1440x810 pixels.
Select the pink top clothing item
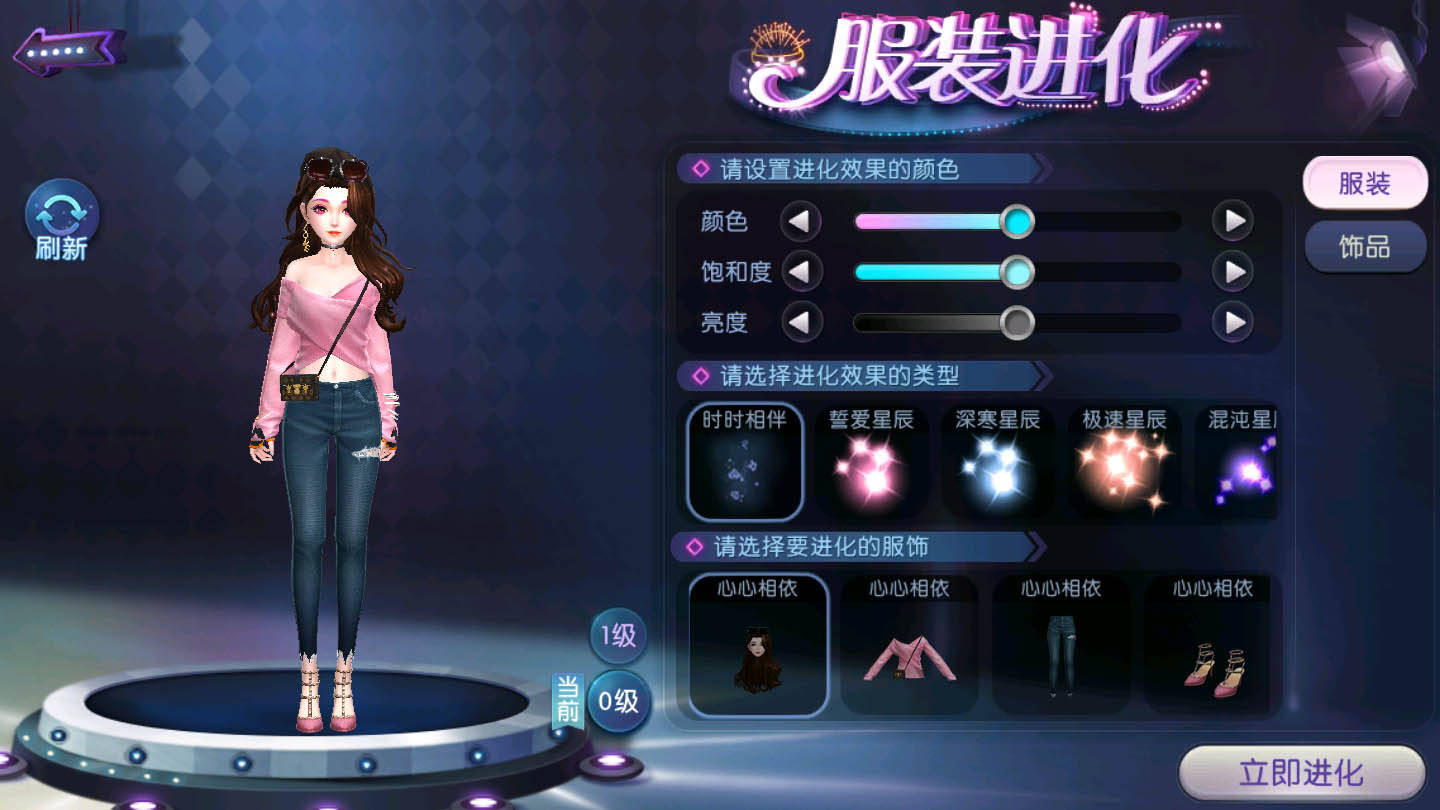point(909,644)
